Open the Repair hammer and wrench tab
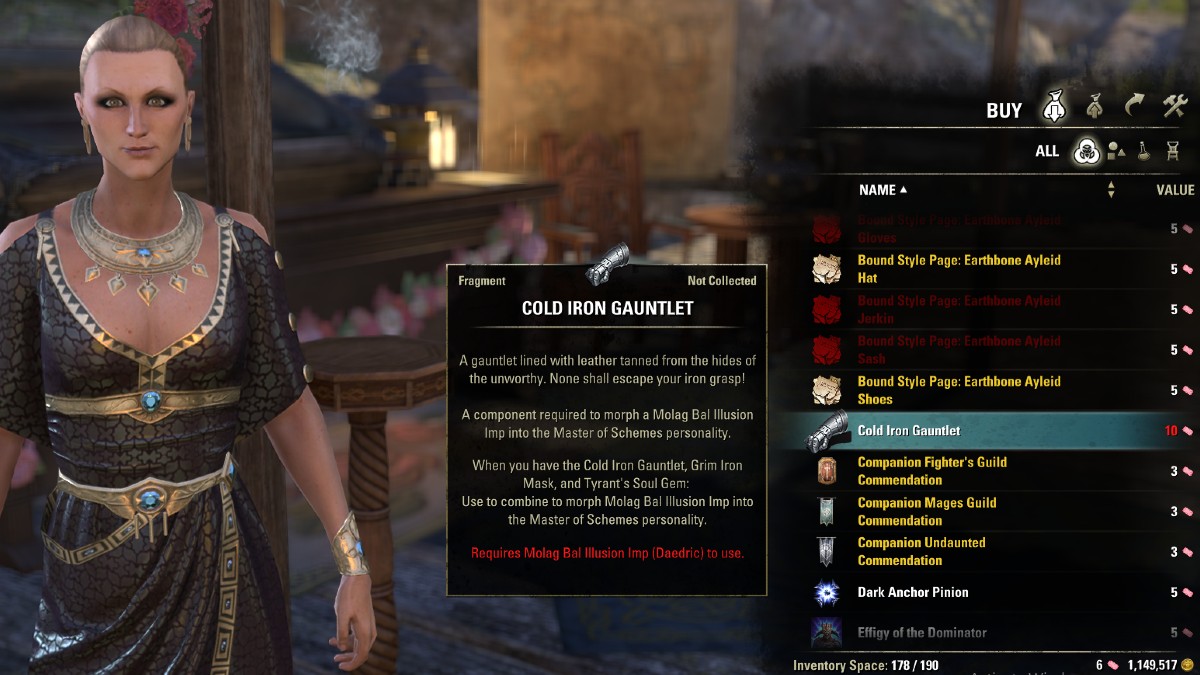Screen dimensions: 1200x675 pos(1173,106)
